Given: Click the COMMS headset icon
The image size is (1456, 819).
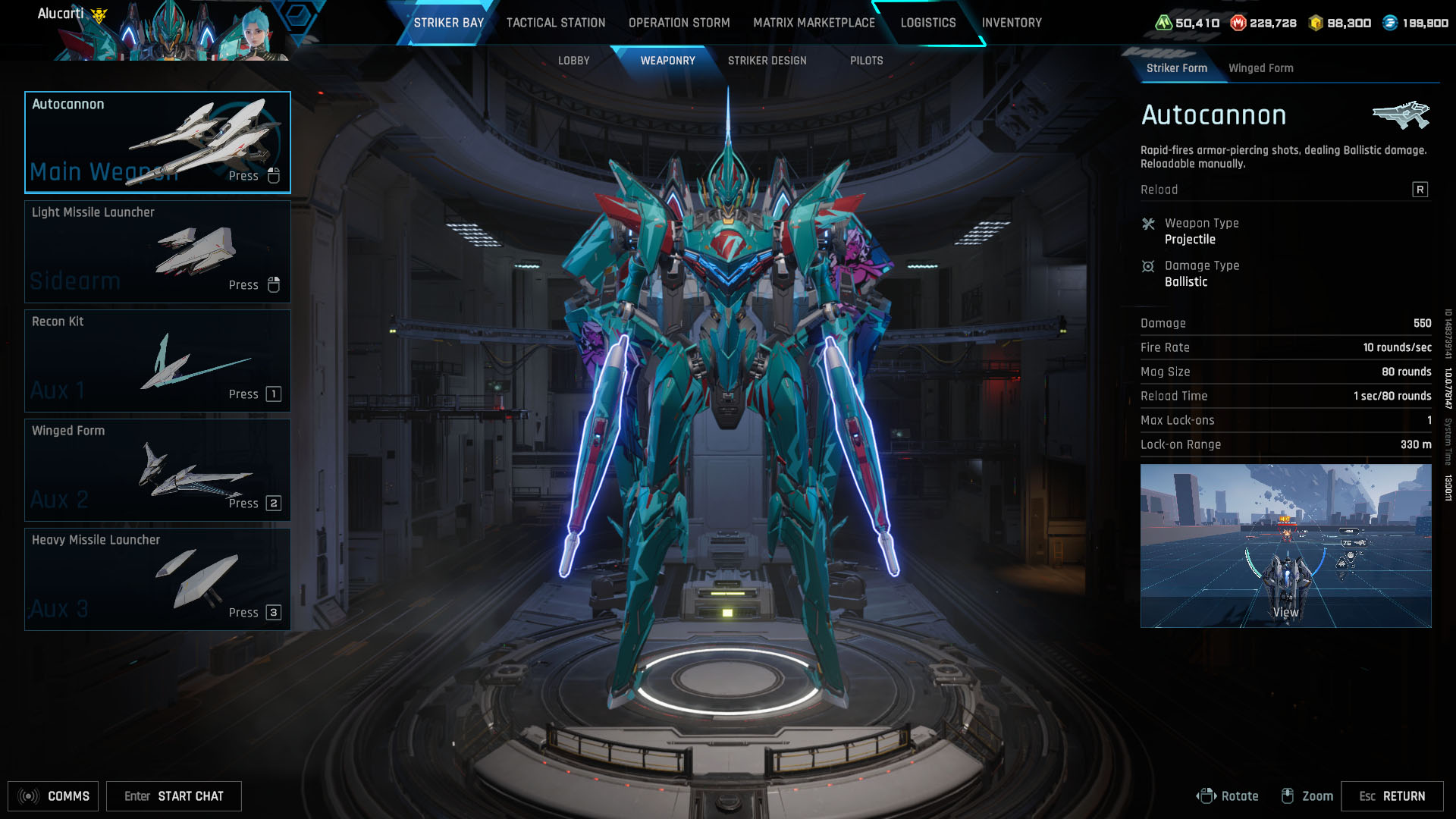Looking at the screenshot, I should [27, 795].
